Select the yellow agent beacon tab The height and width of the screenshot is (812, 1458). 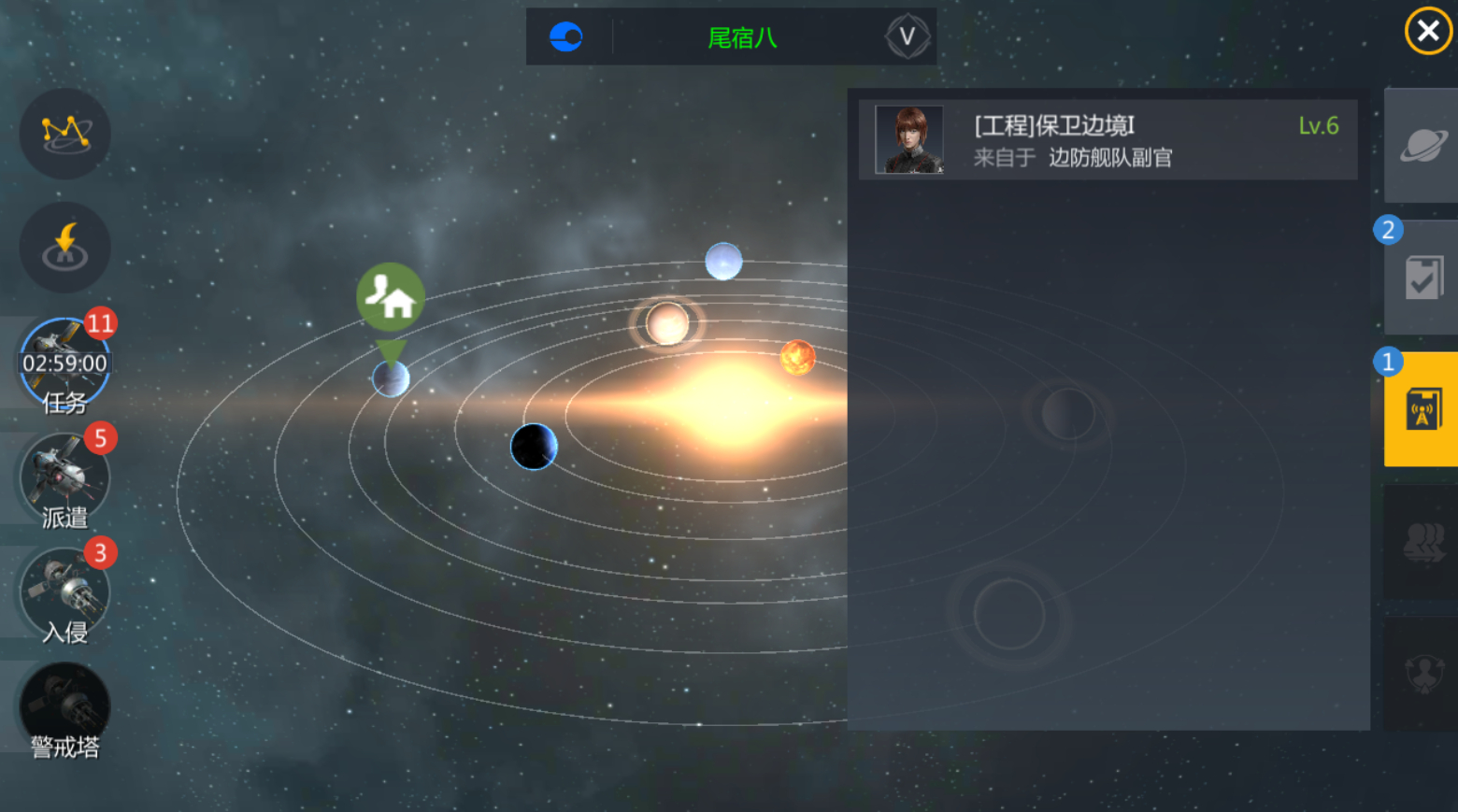pos(1422,409)
